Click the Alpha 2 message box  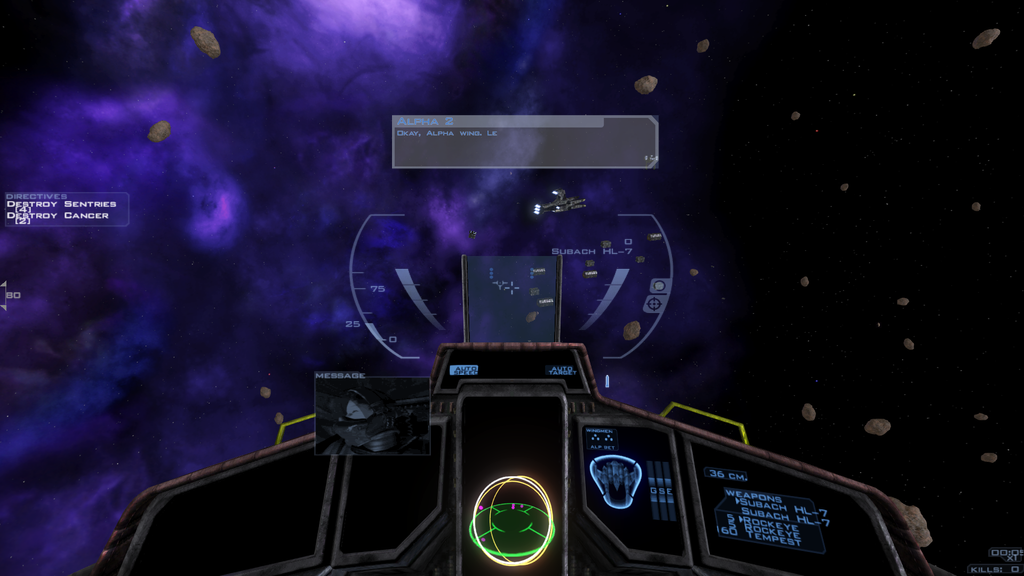(x=524, y=141)
